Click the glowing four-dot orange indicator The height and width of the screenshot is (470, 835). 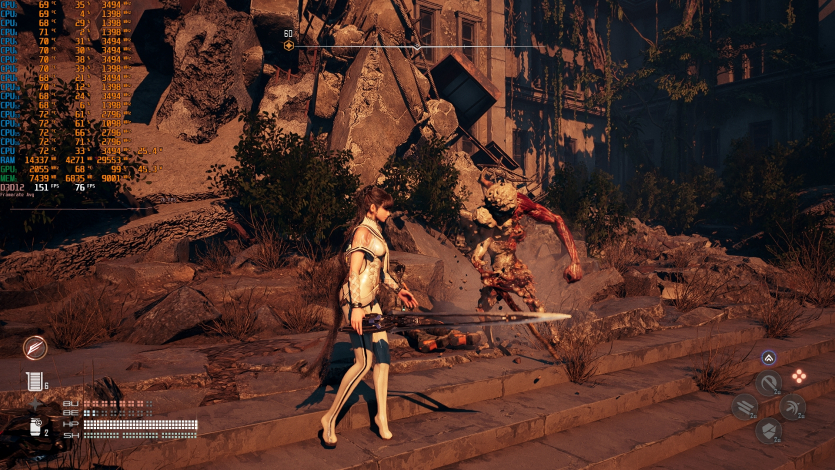click(x=799, y=377)
